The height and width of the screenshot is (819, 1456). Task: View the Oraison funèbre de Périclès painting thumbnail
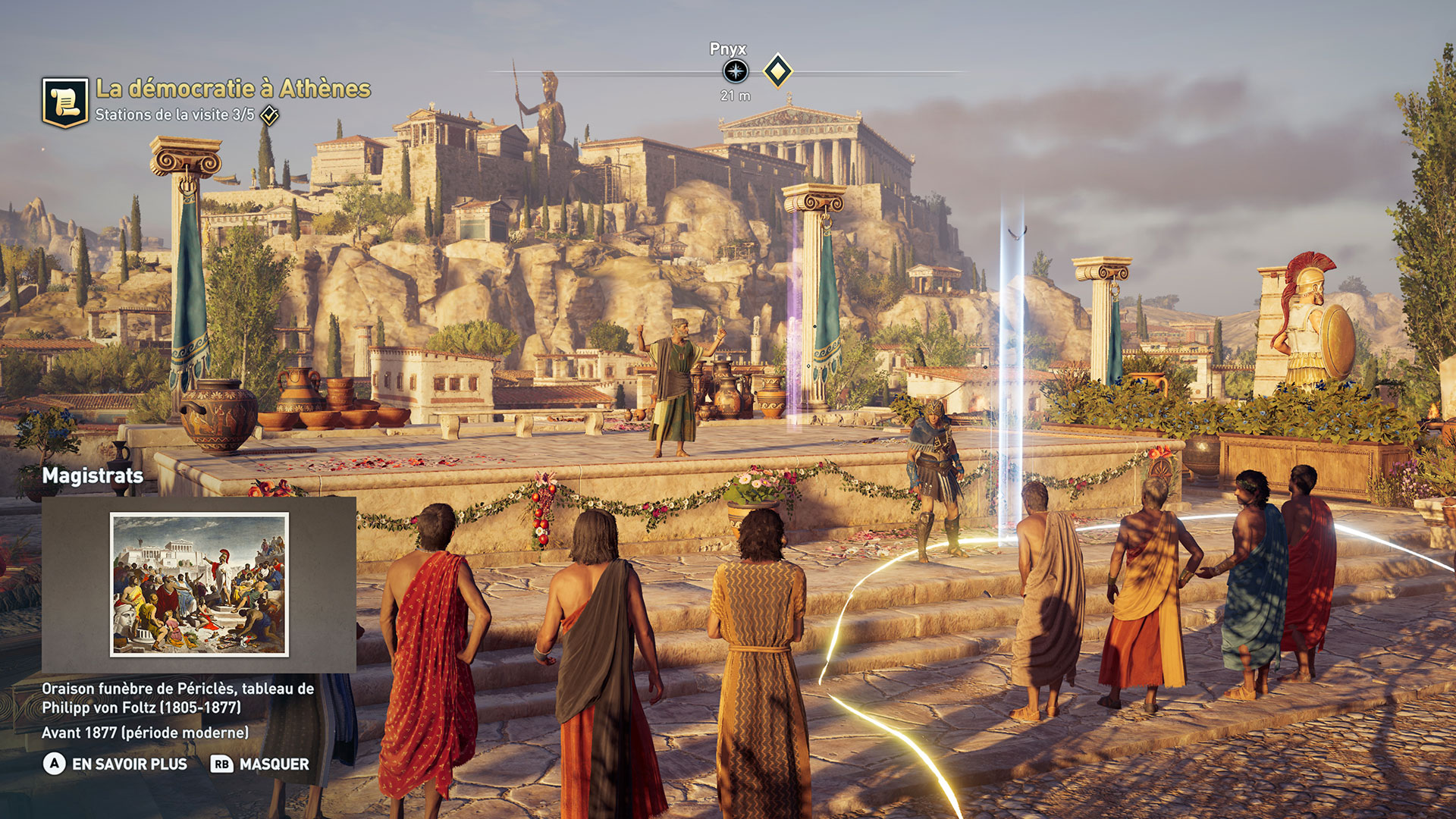click(x=199, y=584)
